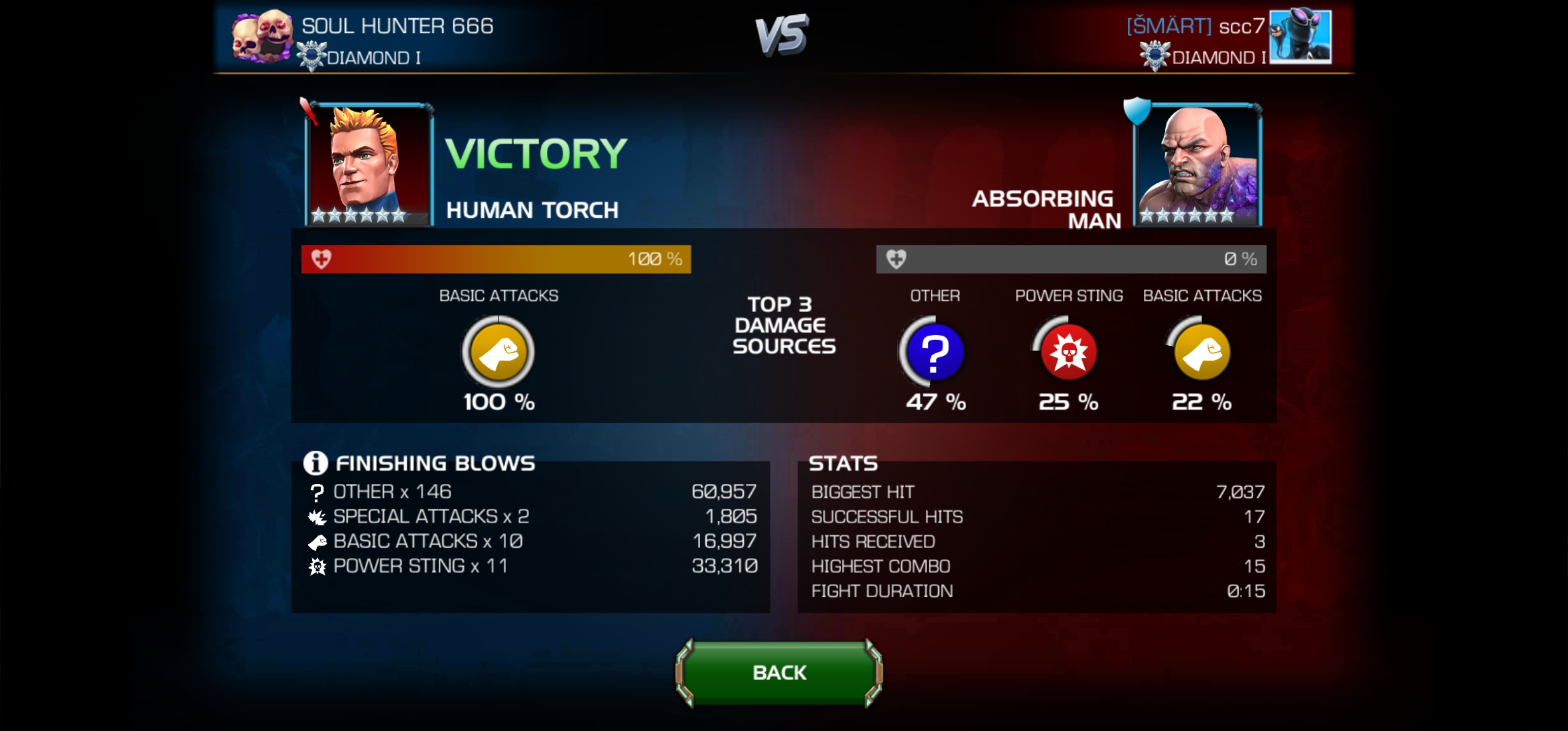Viewport: 1568px width, 731px height.
Task: Click the health heart icon on Human Torch's bar
Action: click(321, 259)
